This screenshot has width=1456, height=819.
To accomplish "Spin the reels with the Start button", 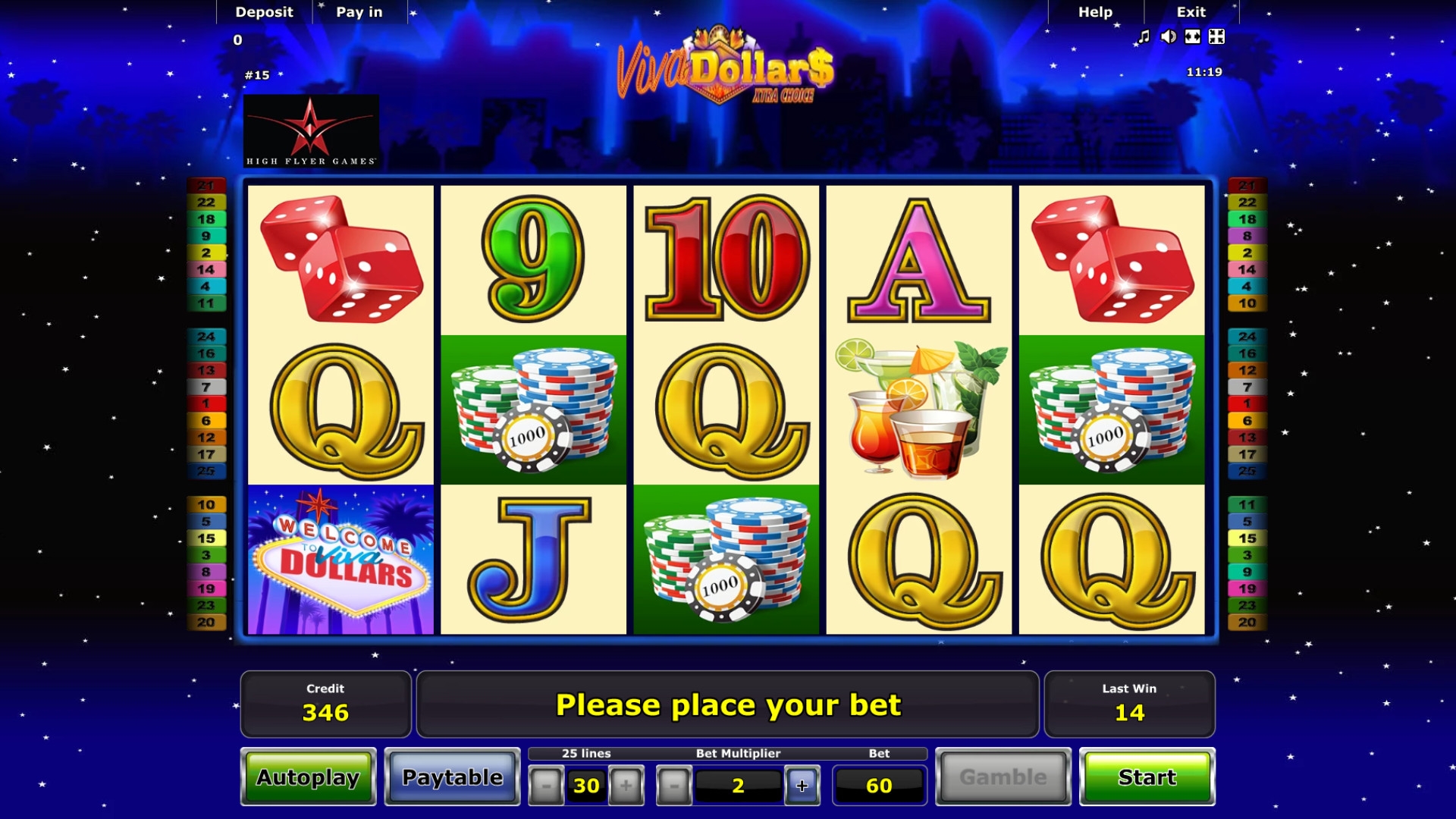I will (x=1147, y=777).
